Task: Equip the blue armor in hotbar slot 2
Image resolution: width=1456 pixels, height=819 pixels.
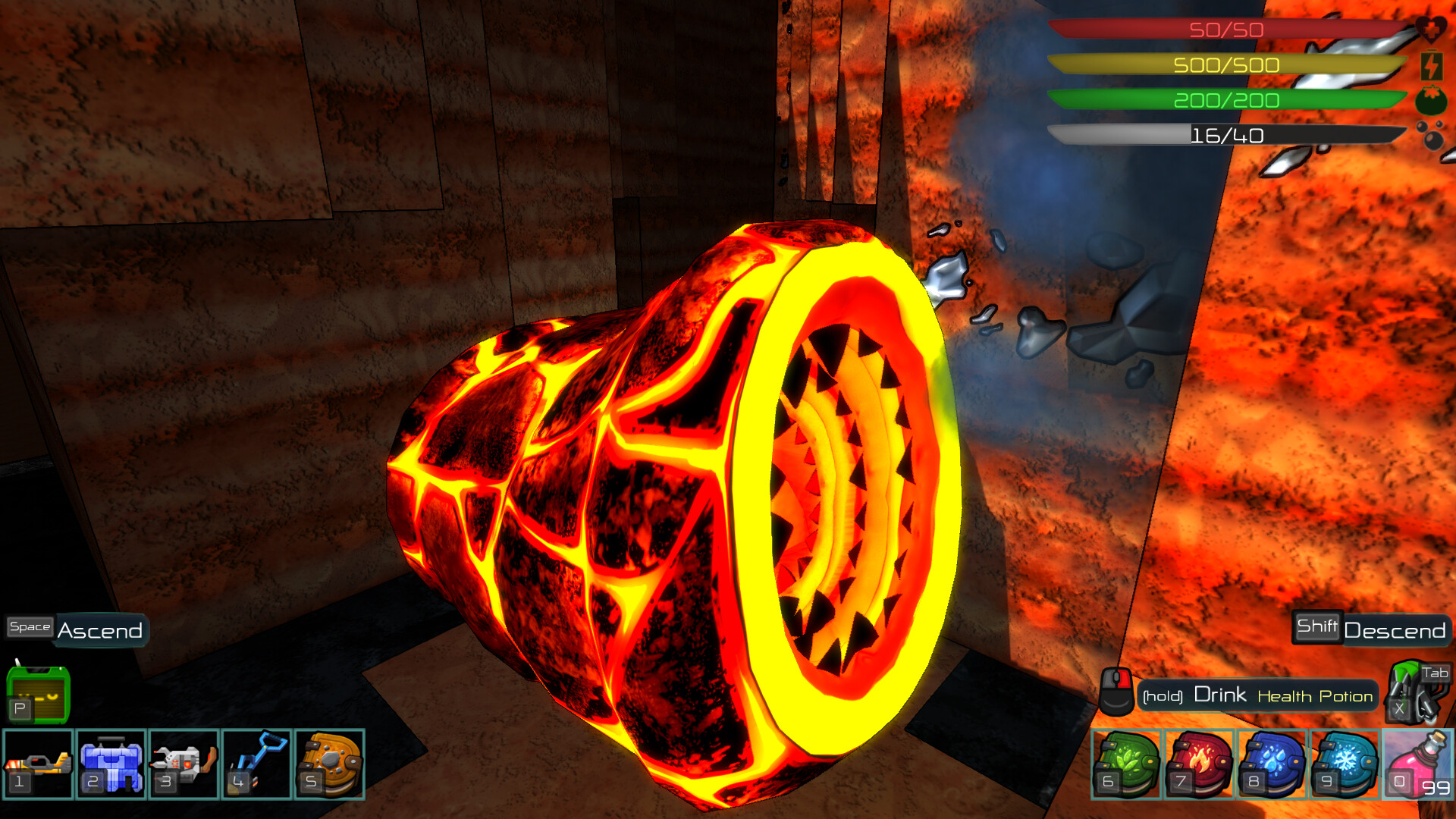Action: click(111, 764)
